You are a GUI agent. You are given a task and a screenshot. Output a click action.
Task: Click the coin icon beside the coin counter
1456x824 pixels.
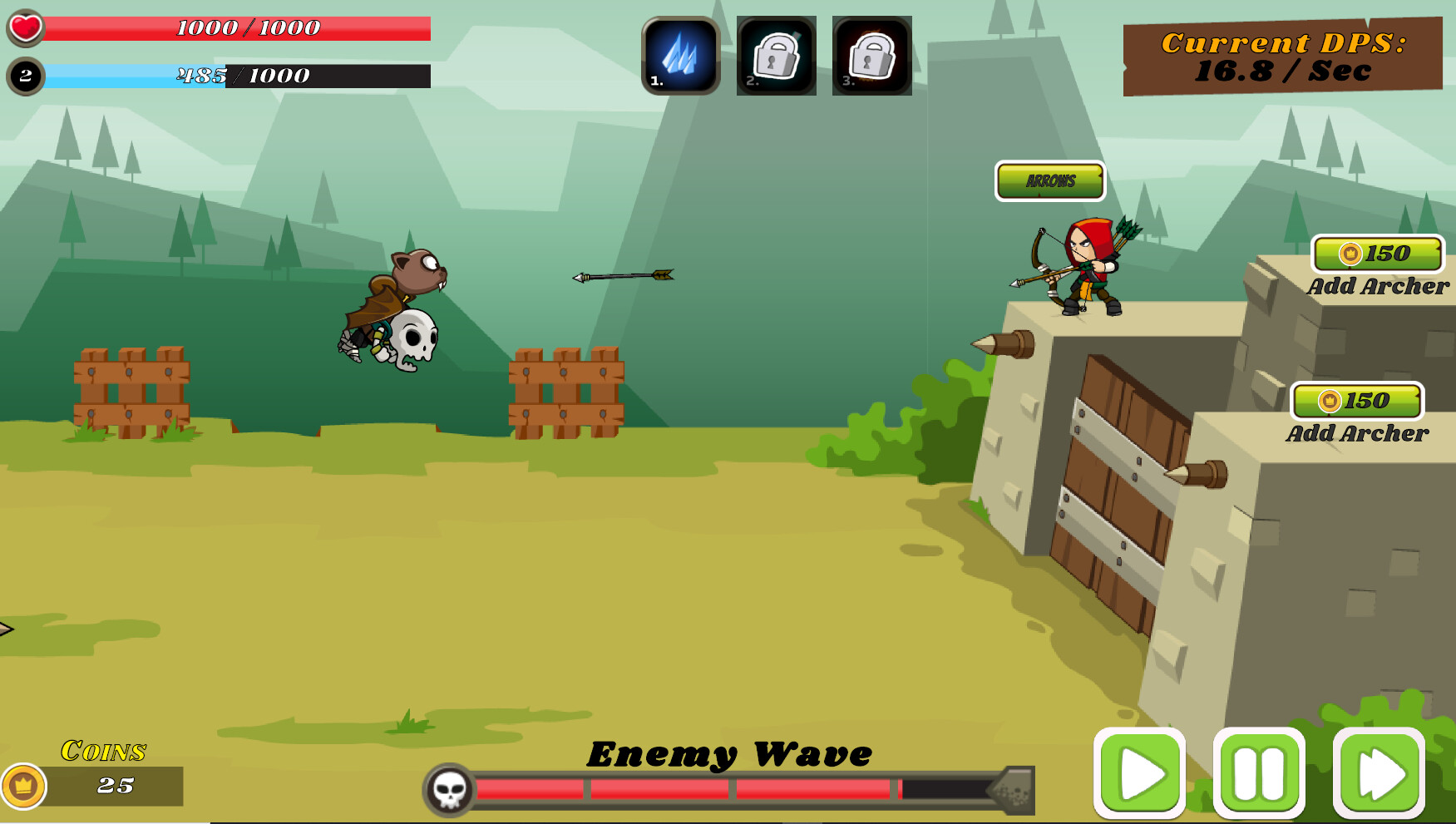click(x=24, y=783)
